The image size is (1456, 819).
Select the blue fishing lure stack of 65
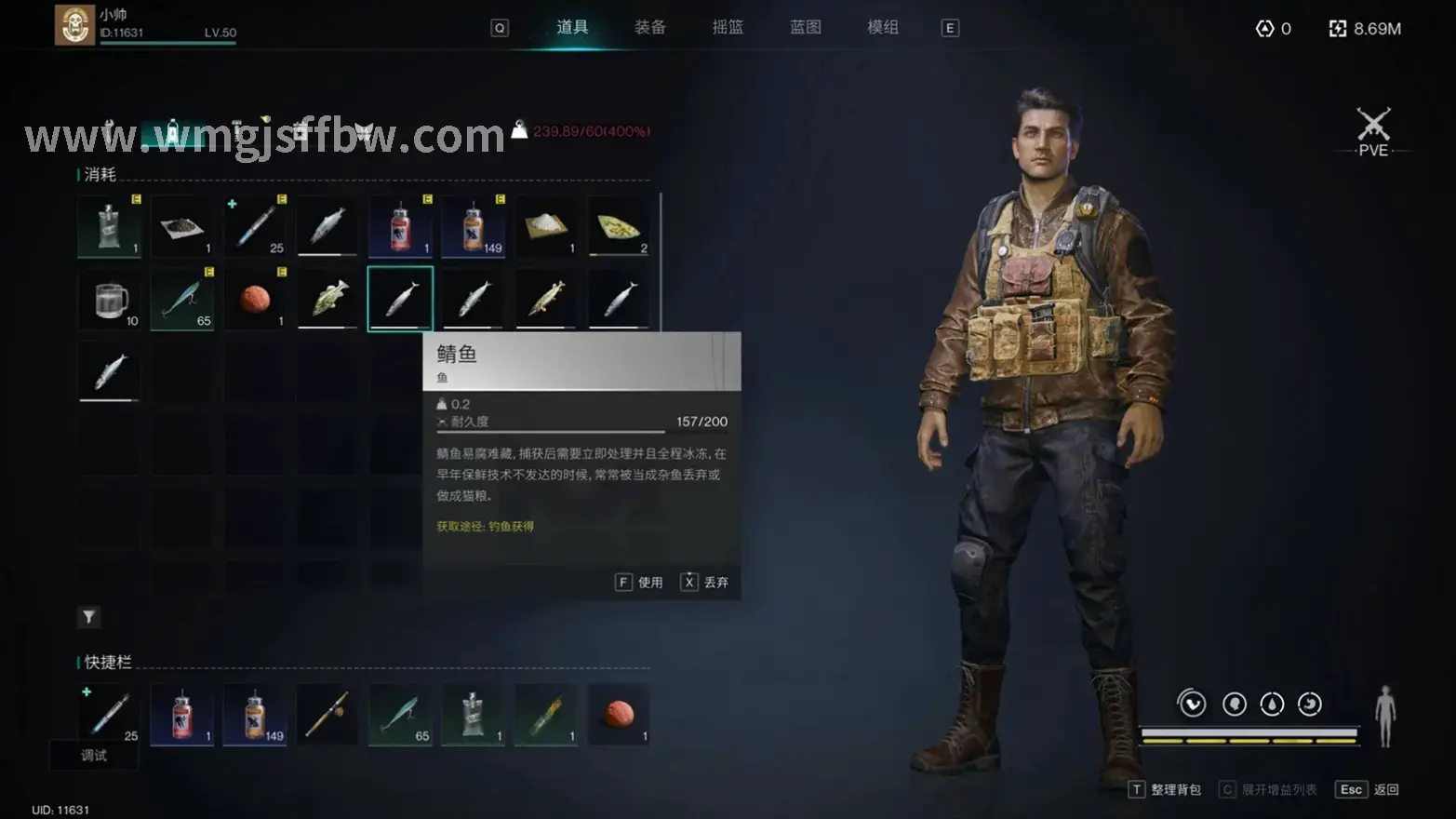pyautogui.click(x=182, y=300)
